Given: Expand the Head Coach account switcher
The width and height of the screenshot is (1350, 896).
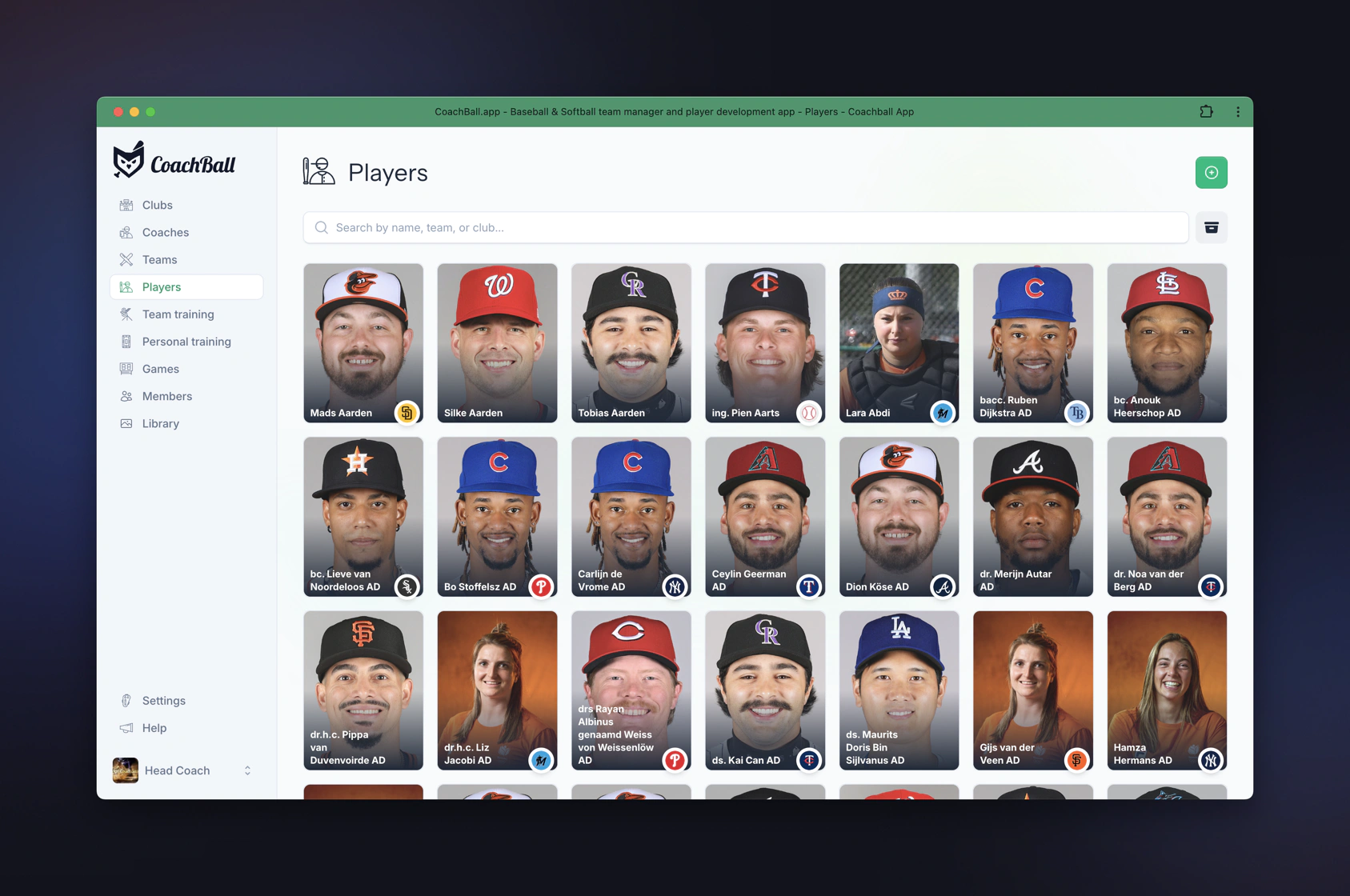Looking at the screenshot, I should (x=247, y=770).
